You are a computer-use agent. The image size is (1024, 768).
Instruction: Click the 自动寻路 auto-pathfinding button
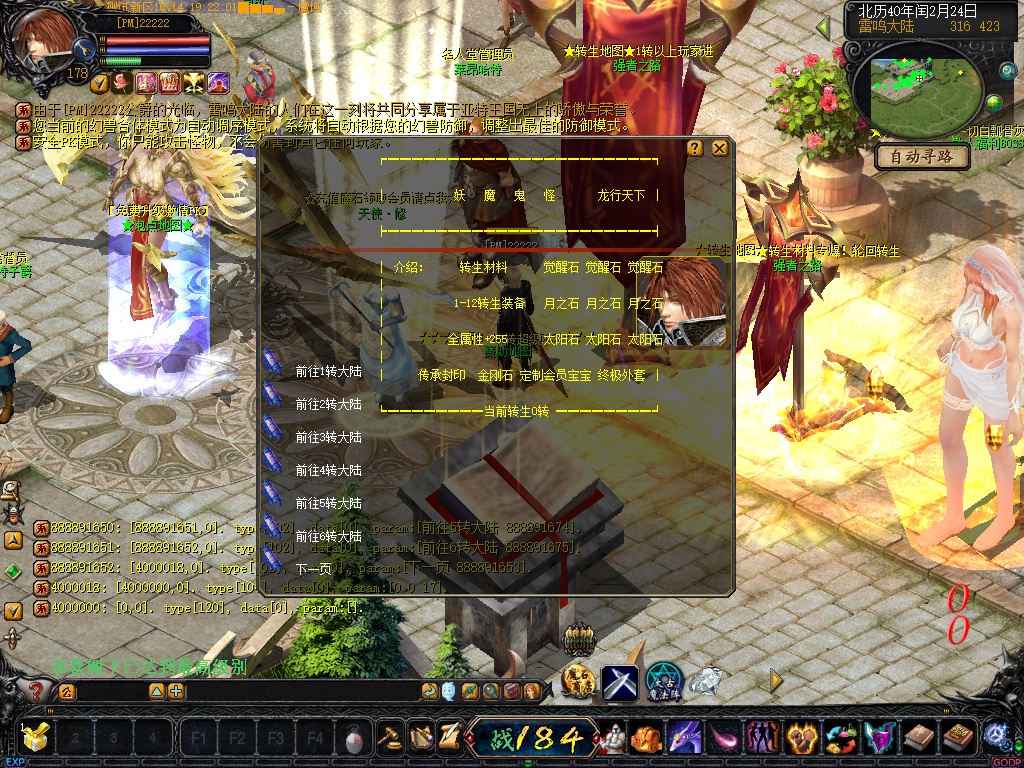click(922, 157)
